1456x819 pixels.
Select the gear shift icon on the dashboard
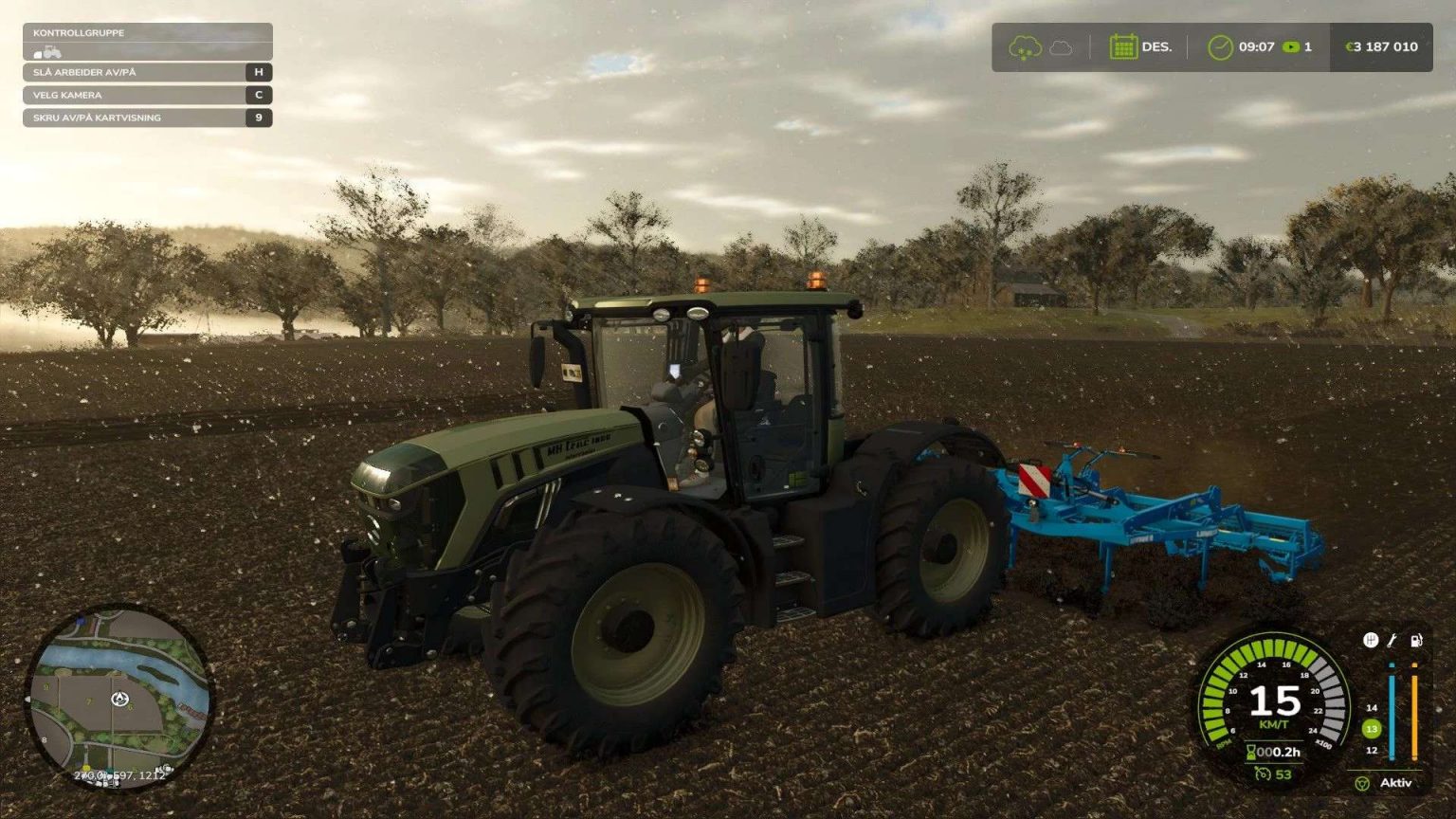pyautogui.click(x=1371, y=641)
